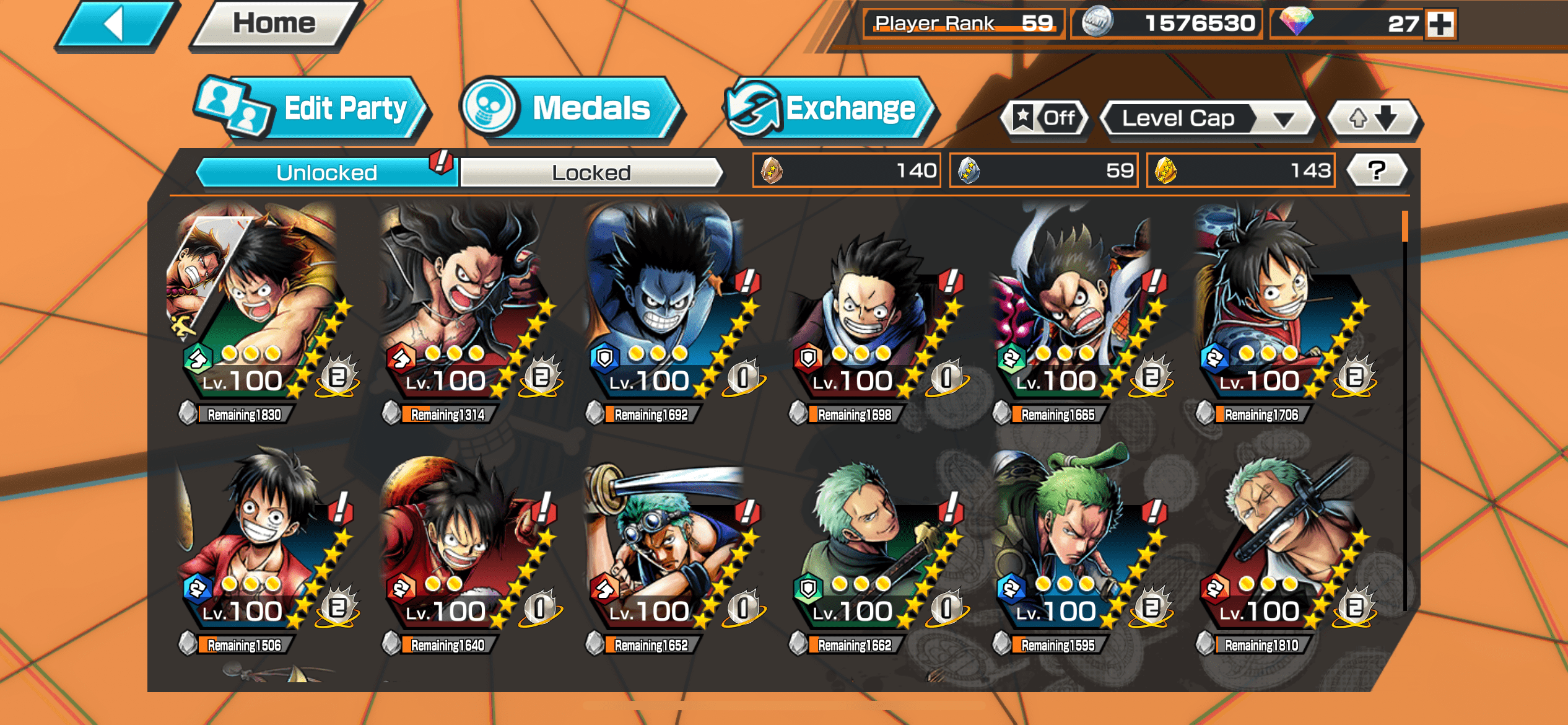
Task: Go back with the blue arrow button
Action: point(115,25)
